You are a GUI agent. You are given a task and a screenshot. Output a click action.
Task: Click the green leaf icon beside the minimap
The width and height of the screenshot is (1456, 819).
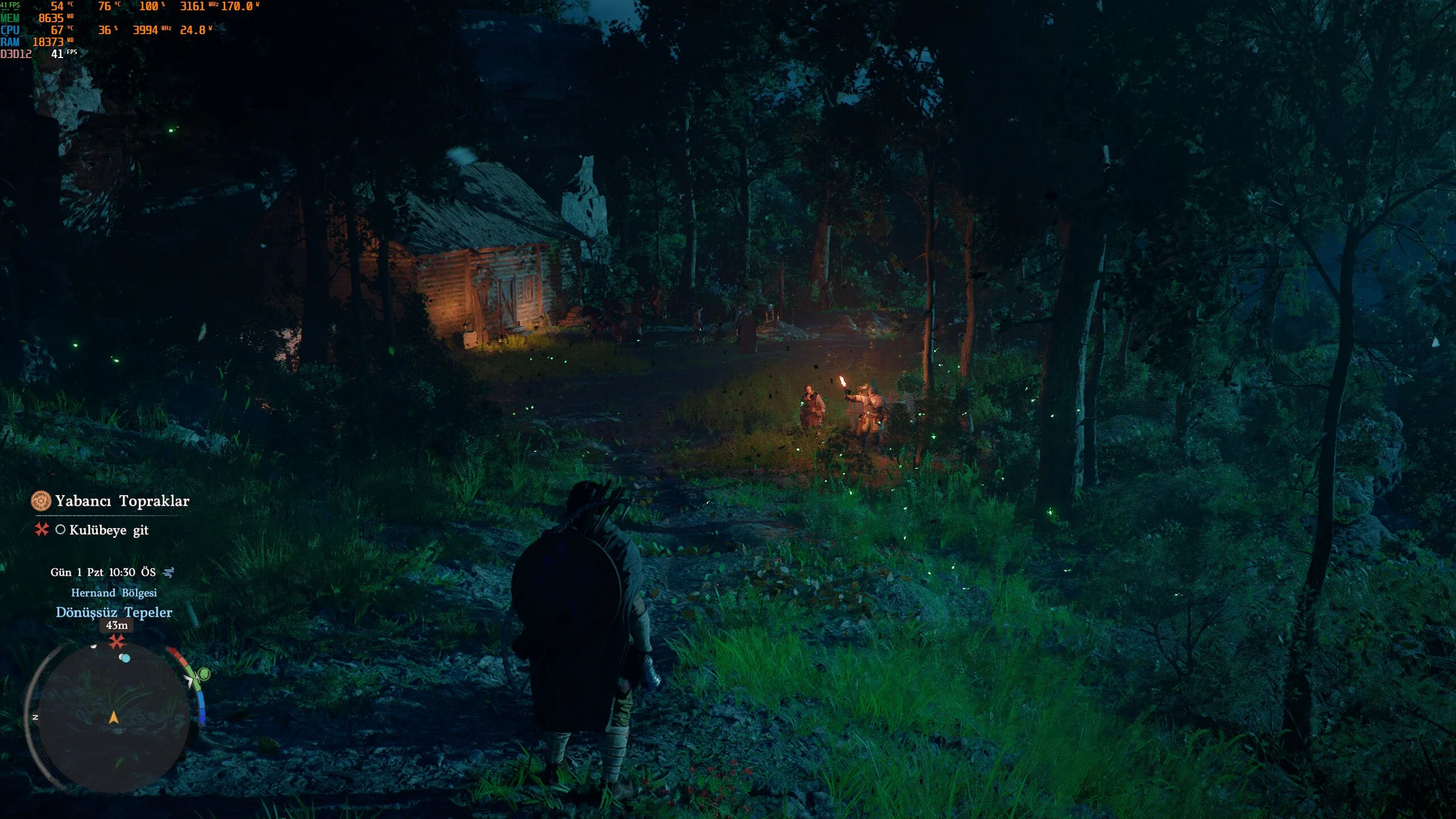(204, 674)
